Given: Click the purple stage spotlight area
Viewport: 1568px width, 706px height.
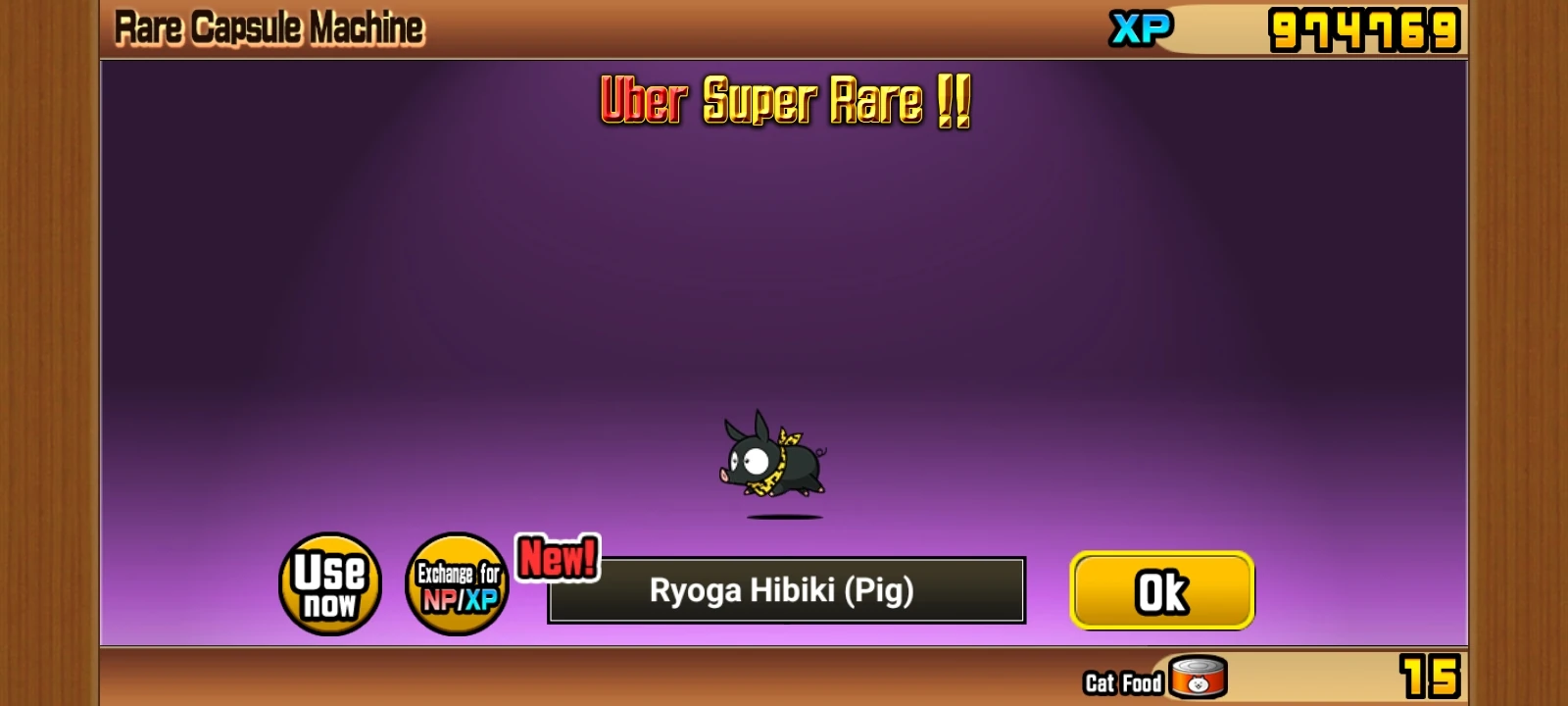Looking at the screenshot, I should [x=784, y=294].
